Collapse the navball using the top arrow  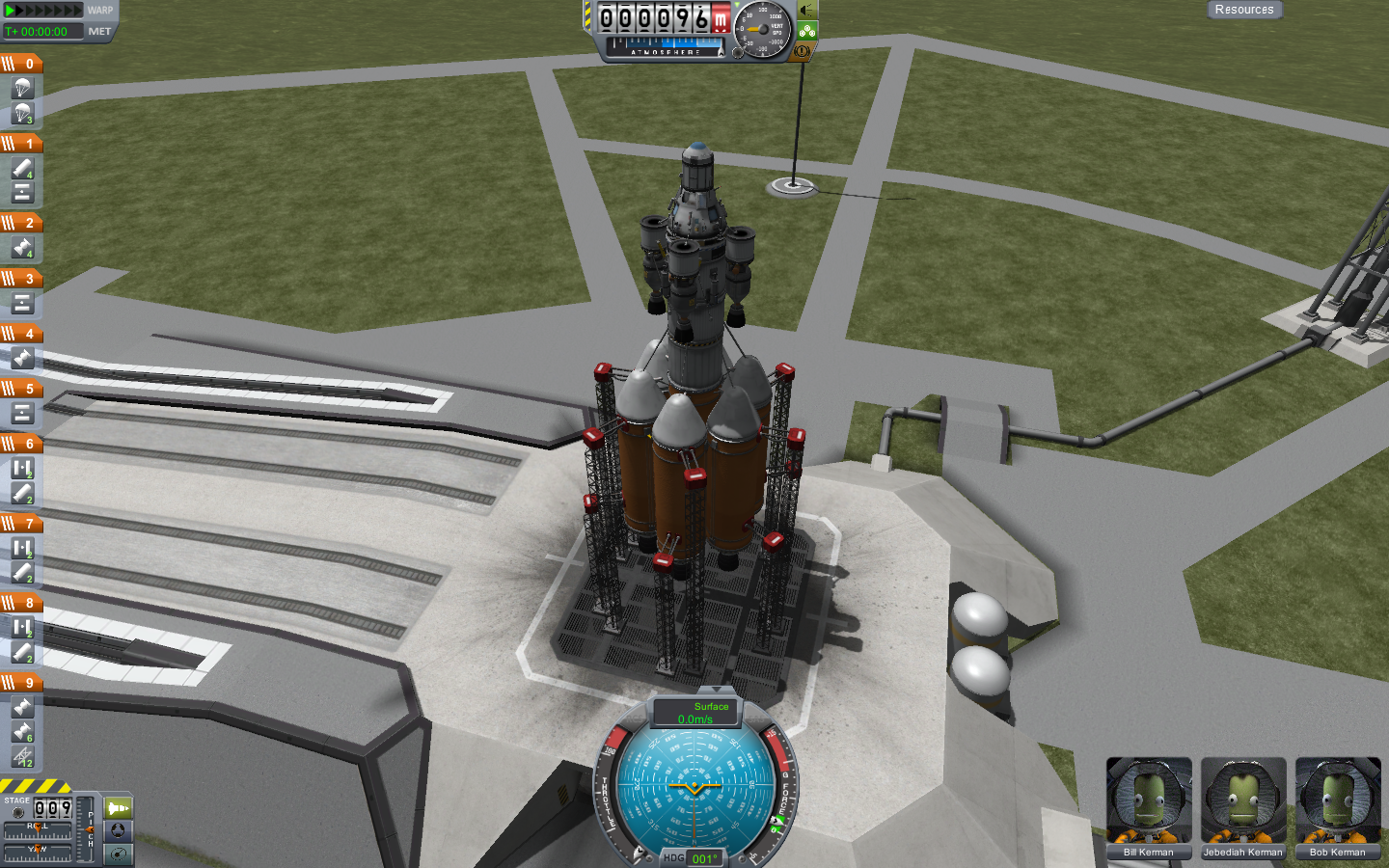point(715,691)
